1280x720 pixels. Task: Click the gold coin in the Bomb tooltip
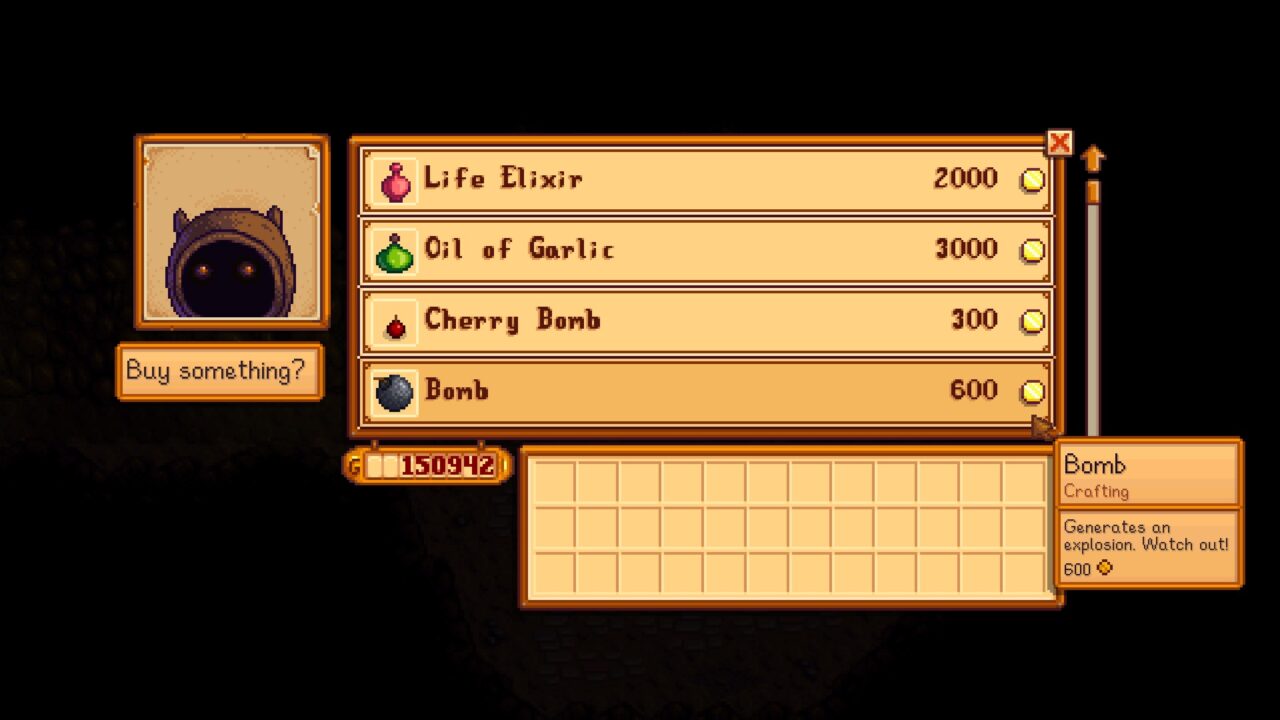1103,570
